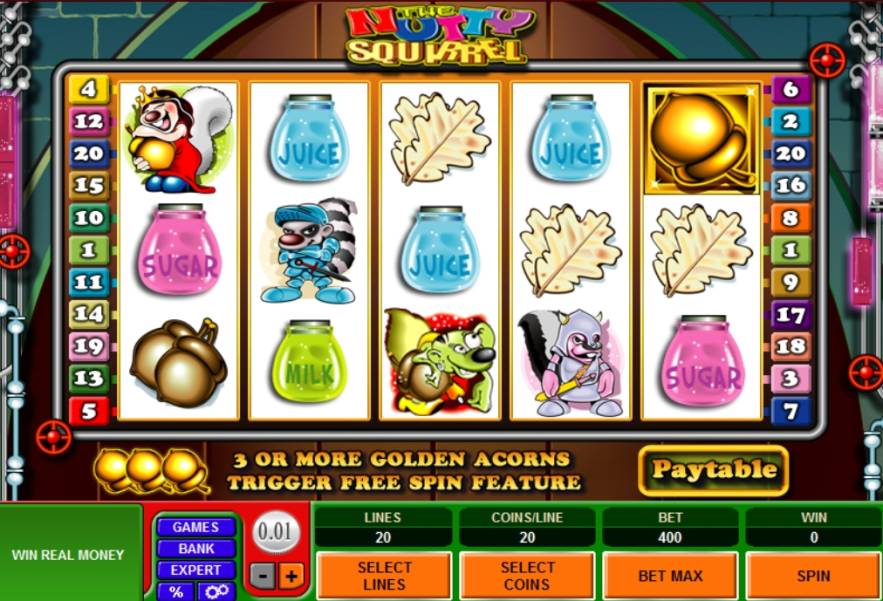Open the Paytable
This screenshot has height=601, width=883.
point(713,470)
